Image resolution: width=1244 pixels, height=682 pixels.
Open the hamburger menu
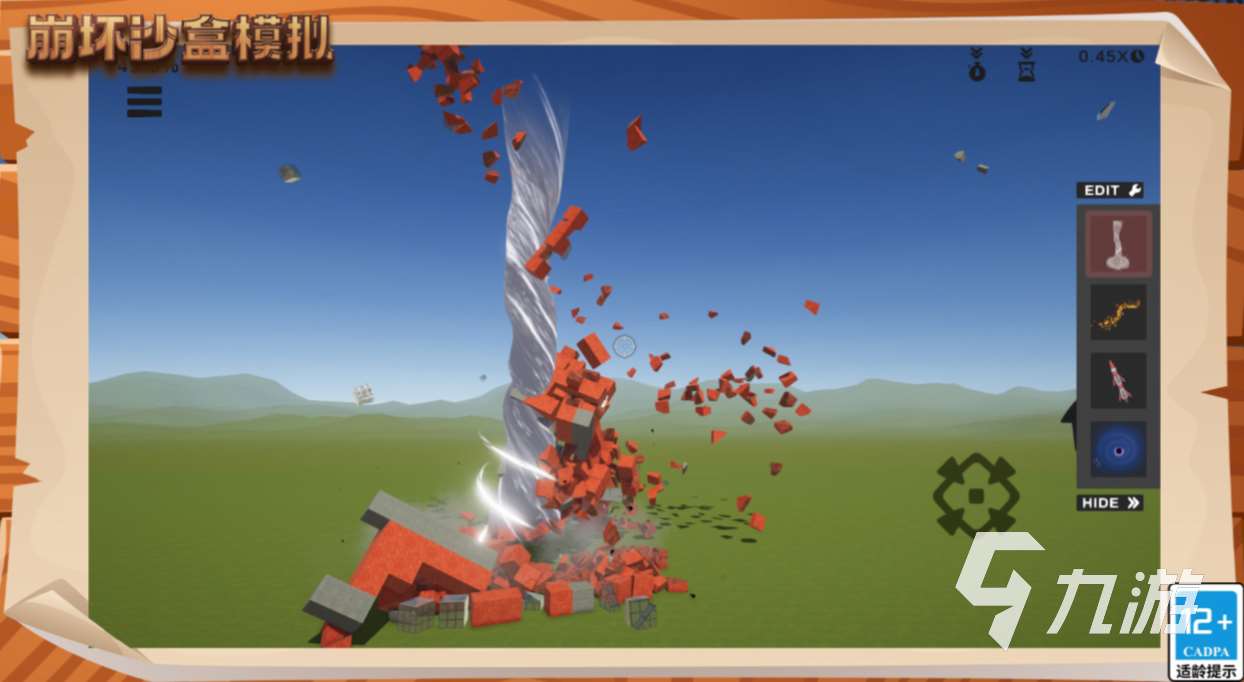[144, 101]
